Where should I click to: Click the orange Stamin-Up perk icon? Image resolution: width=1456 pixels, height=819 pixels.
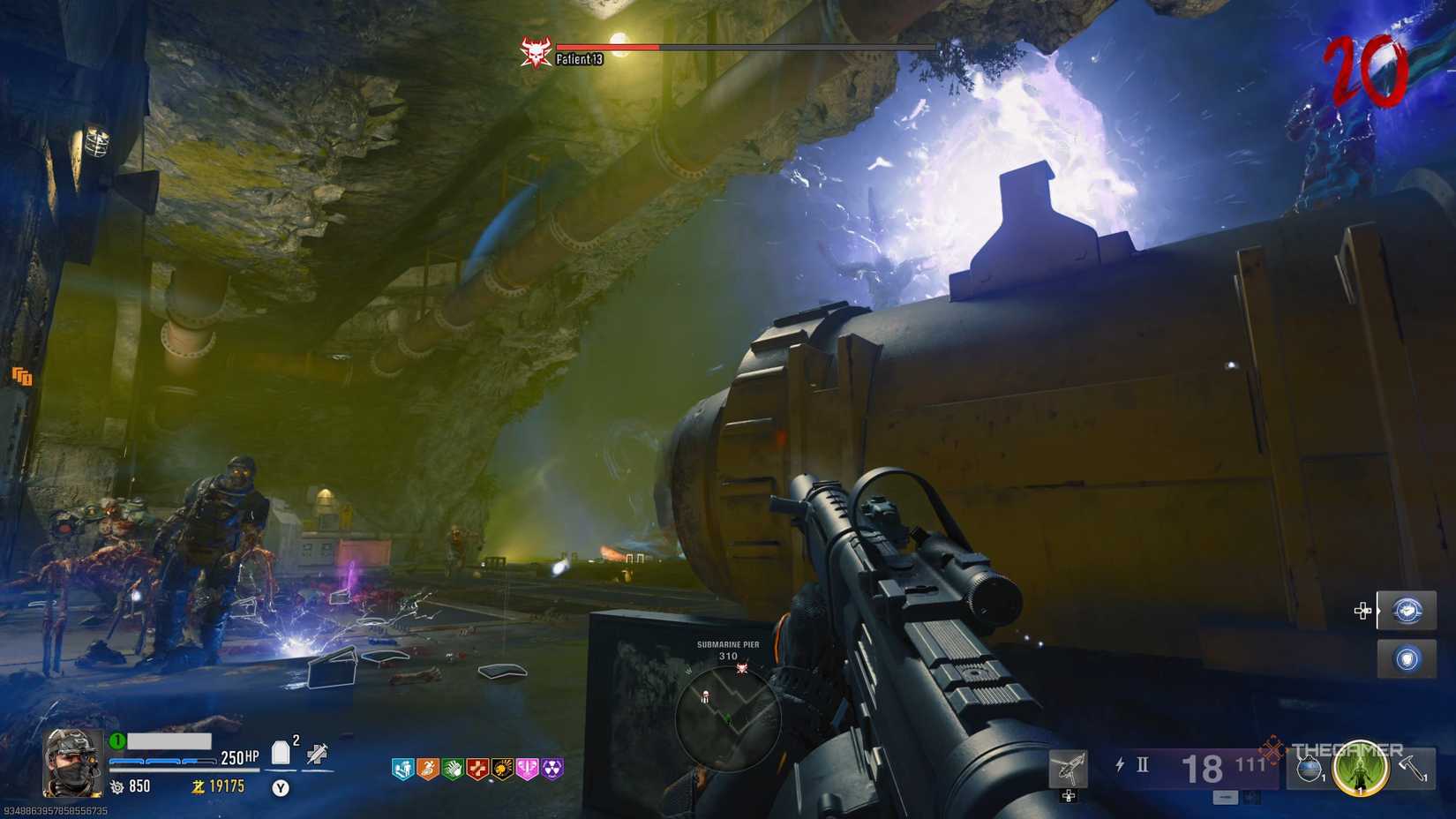pyautogui.click(x=428, y=768)
